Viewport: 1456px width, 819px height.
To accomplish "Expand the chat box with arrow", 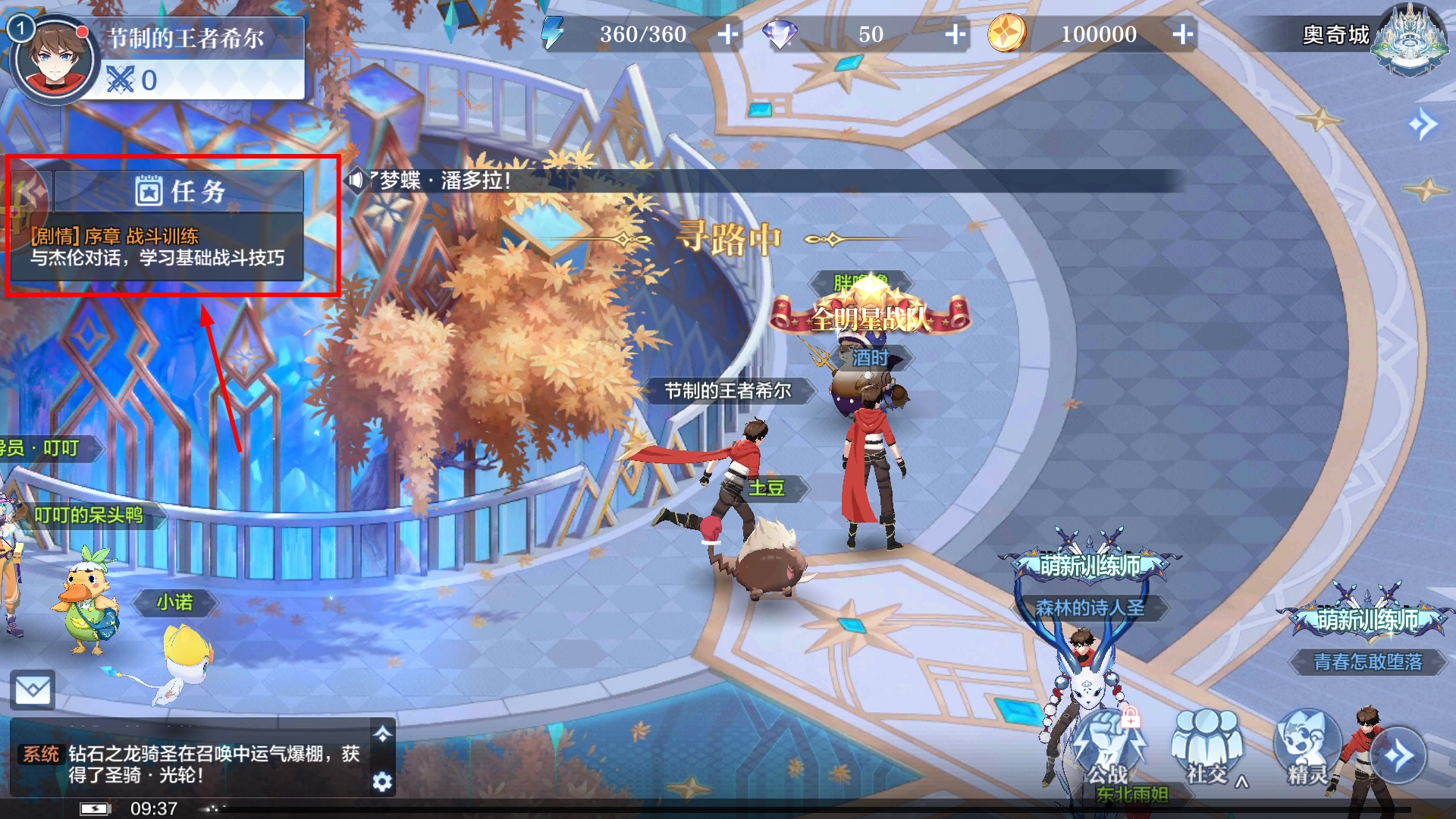I will [x=382, y=733].
